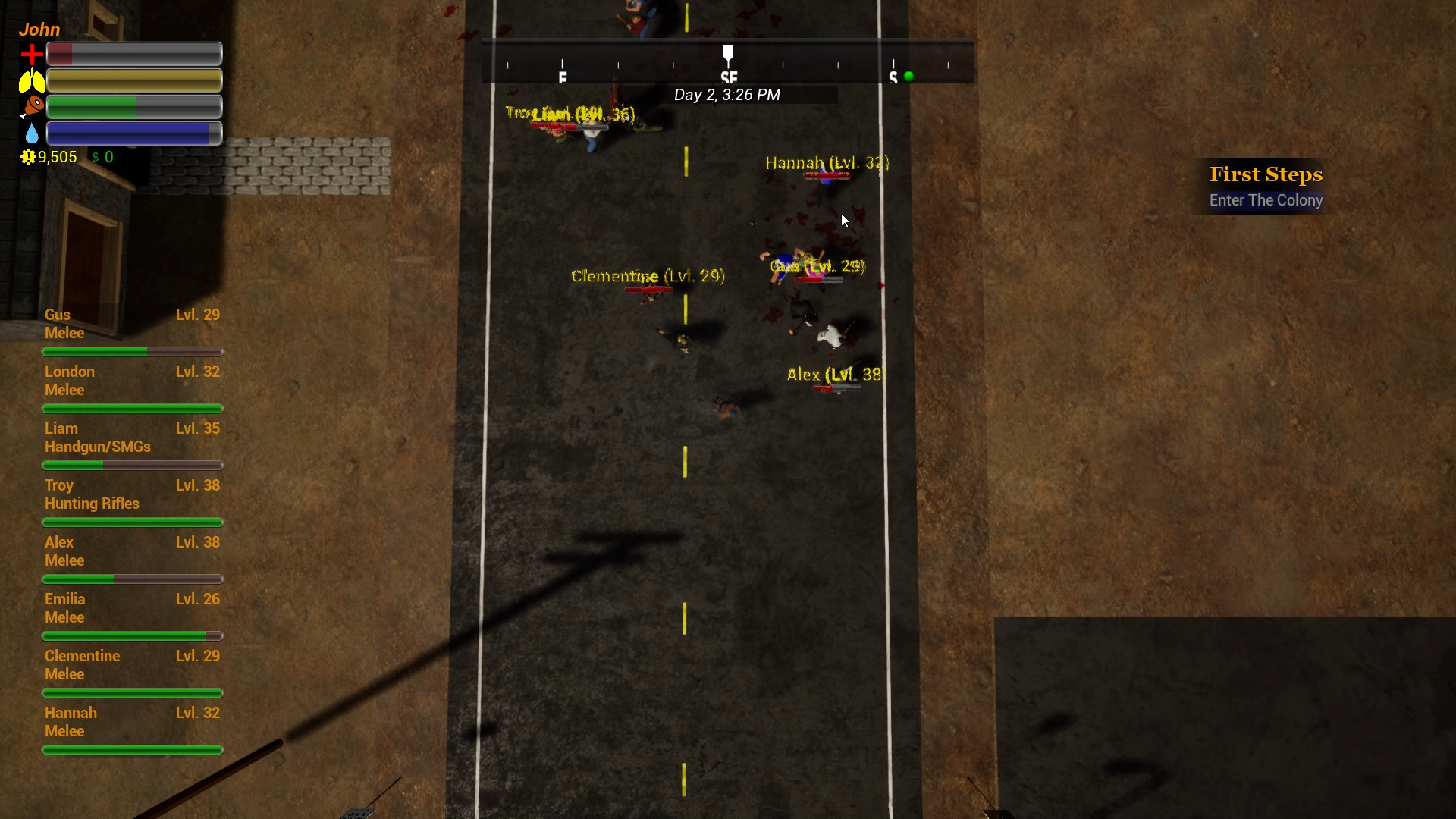1456x819 pixels.
Task: Click the blue water drop thirst icon
Action: click(30, 132)
